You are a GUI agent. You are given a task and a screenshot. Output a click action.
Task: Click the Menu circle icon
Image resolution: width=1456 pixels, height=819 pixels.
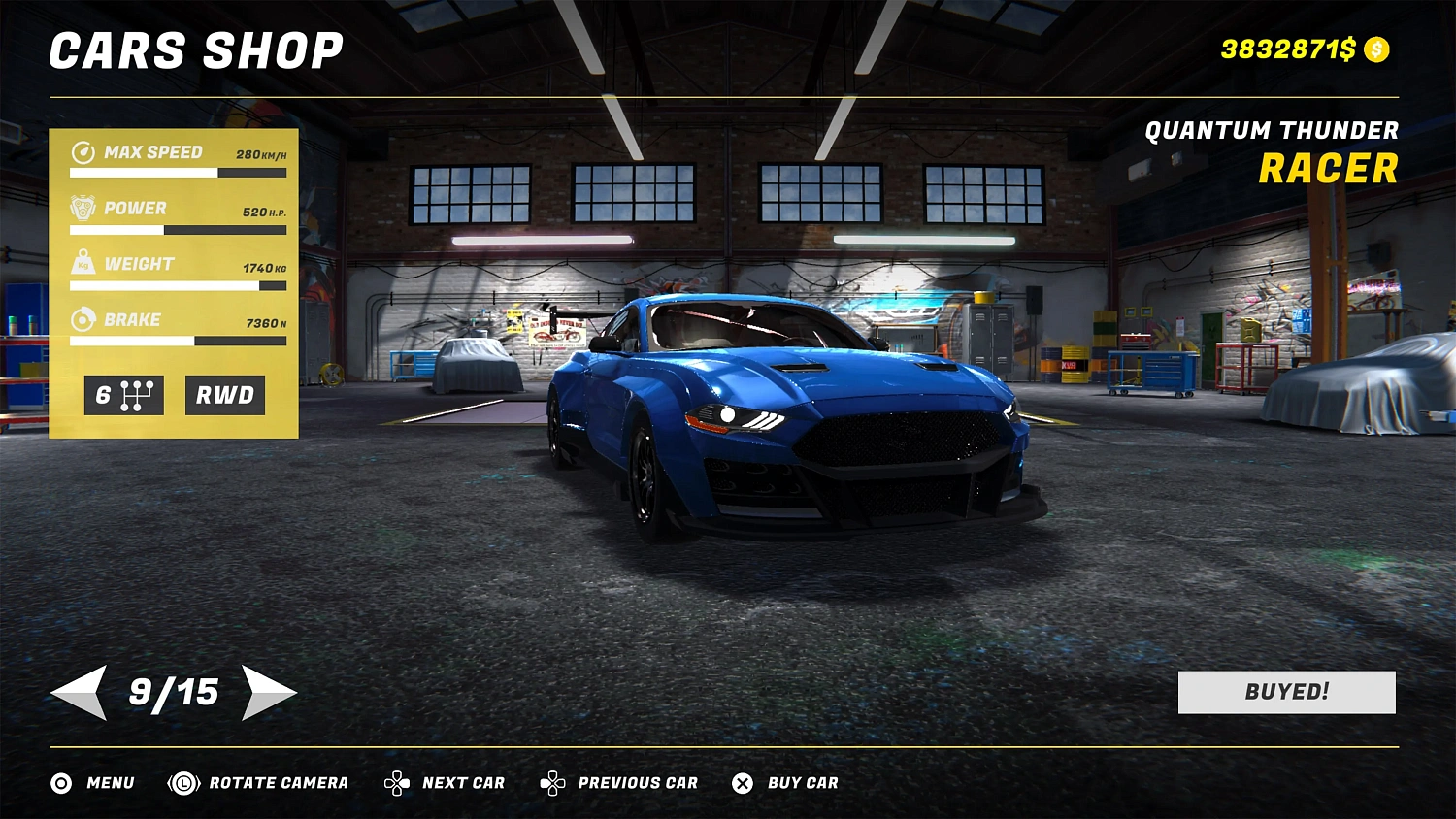pyautogui.click(x=60, y=783)
